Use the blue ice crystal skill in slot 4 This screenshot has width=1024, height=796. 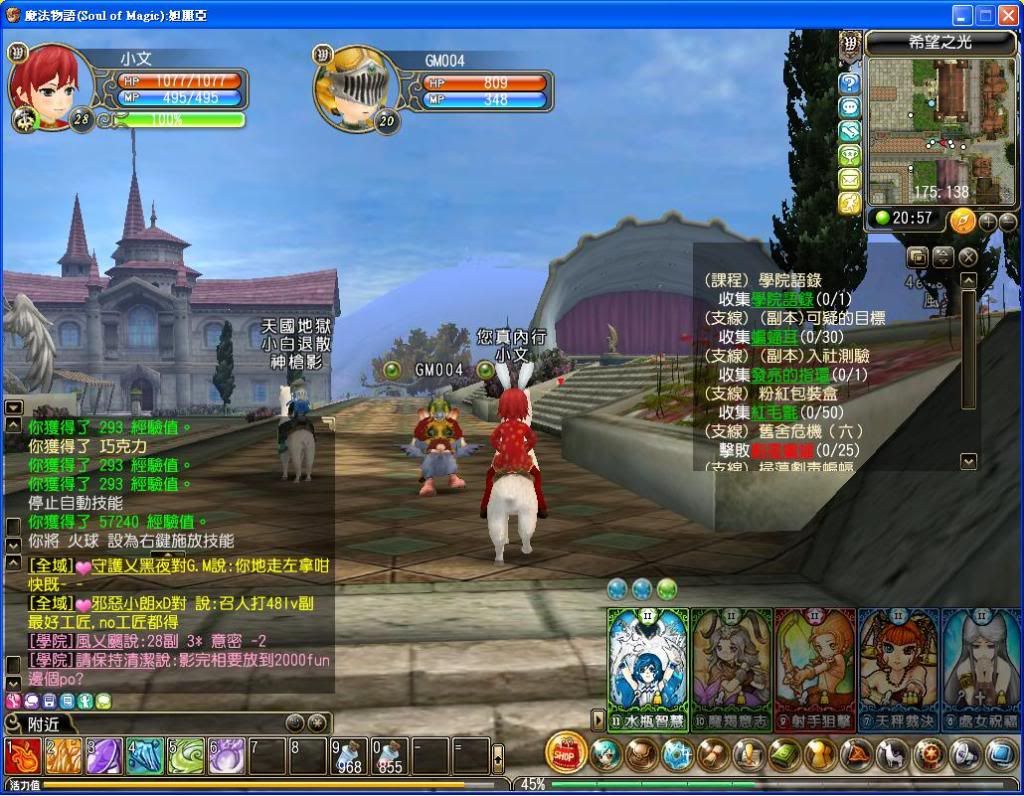tap(143, 756)
